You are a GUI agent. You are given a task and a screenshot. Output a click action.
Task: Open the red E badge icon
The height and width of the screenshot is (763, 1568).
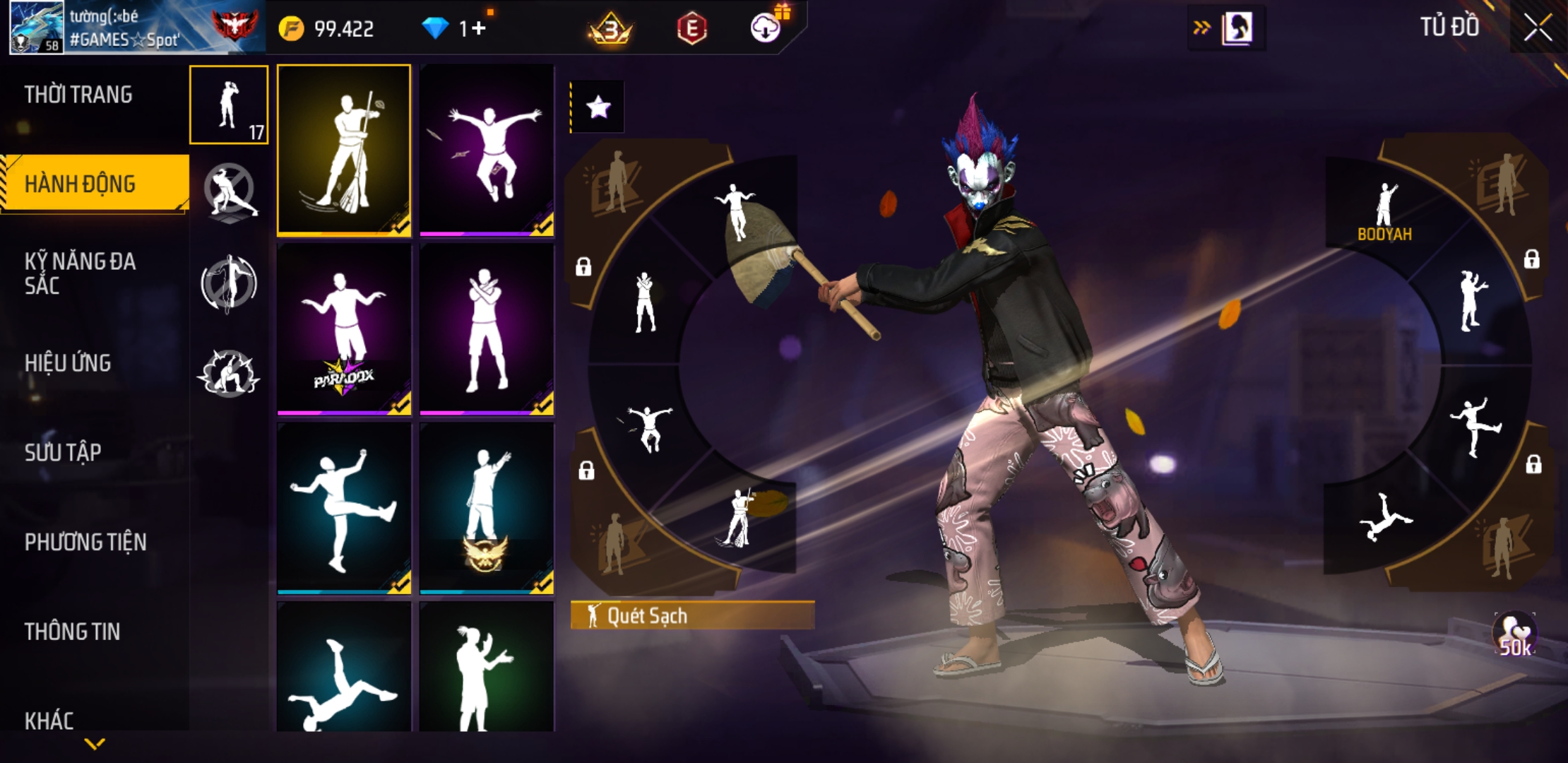point(691,29)
